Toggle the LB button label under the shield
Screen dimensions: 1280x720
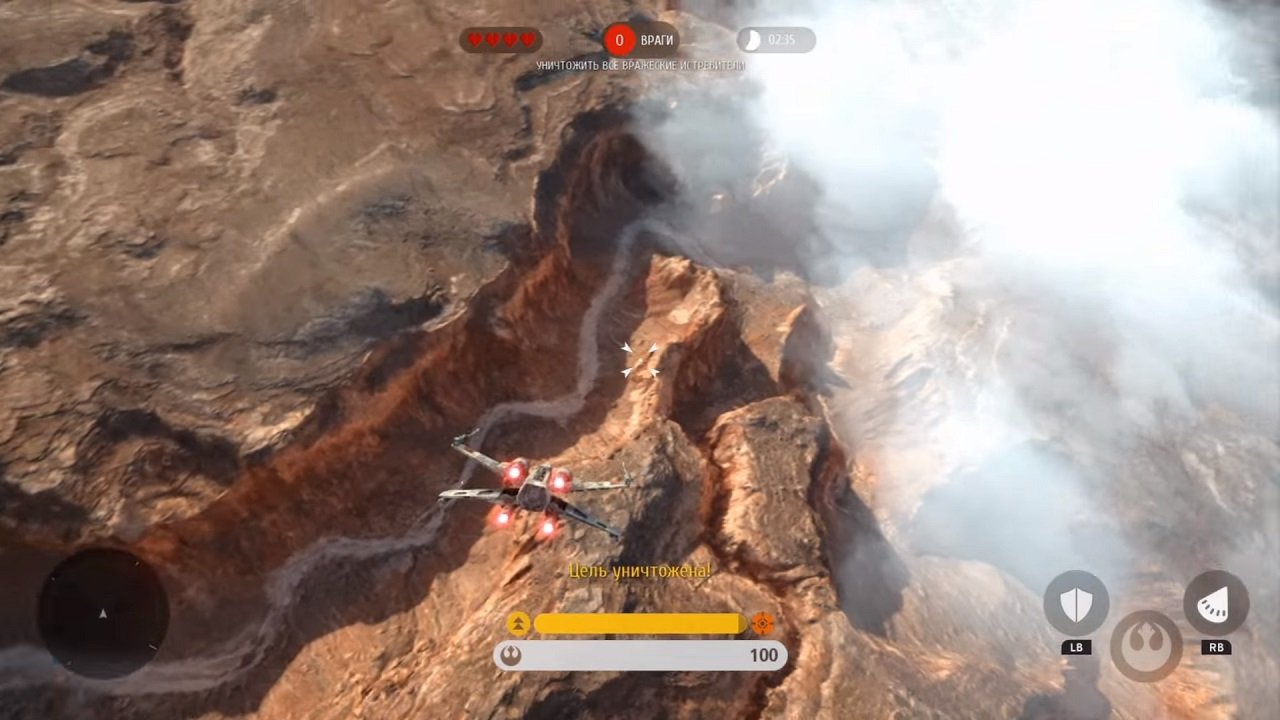click(x=1076, y=647)
